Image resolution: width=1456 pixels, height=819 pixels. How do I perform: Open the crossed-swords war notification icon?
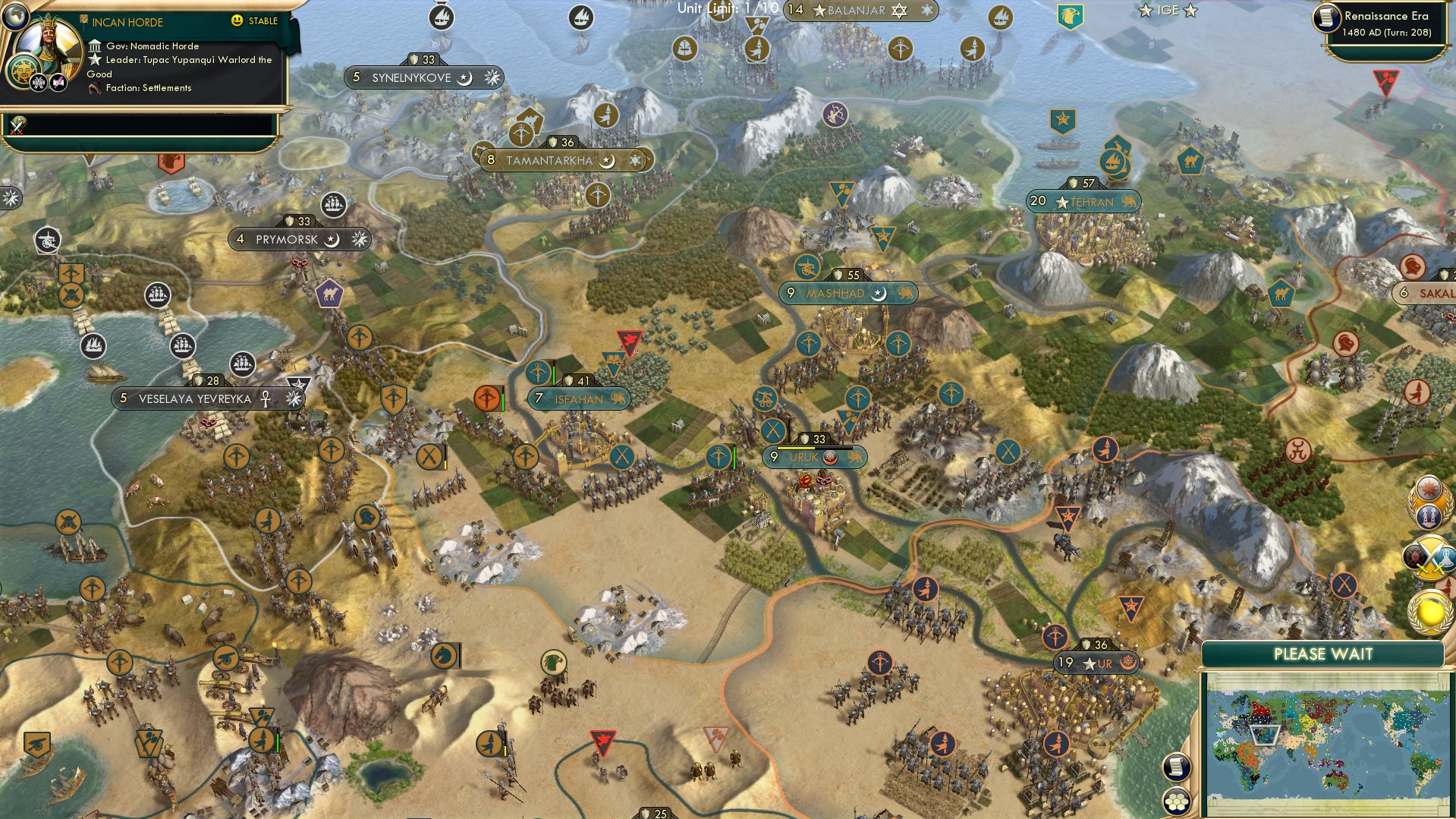1430,556
